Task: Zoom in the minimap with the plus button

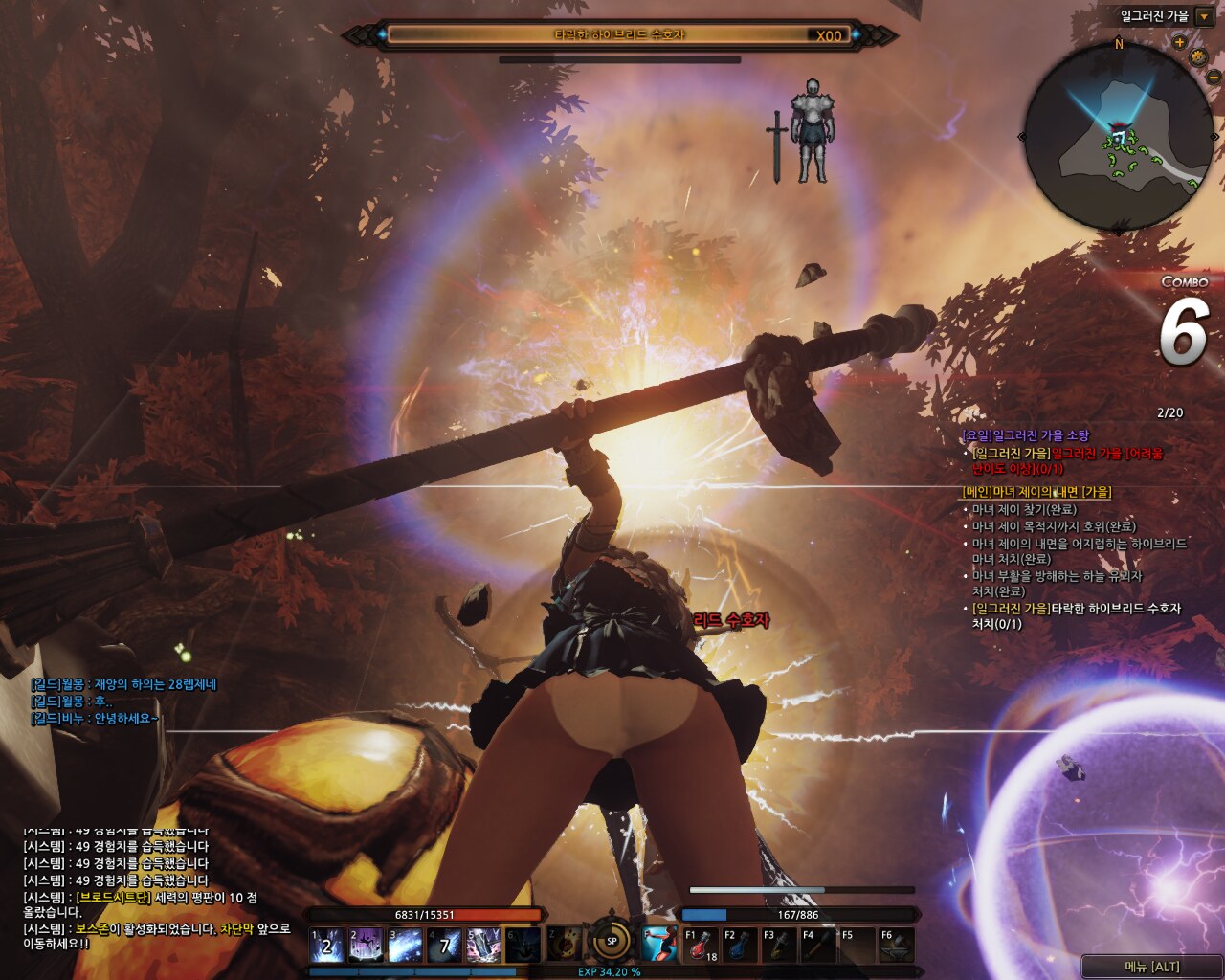Action: [1179, 43]
